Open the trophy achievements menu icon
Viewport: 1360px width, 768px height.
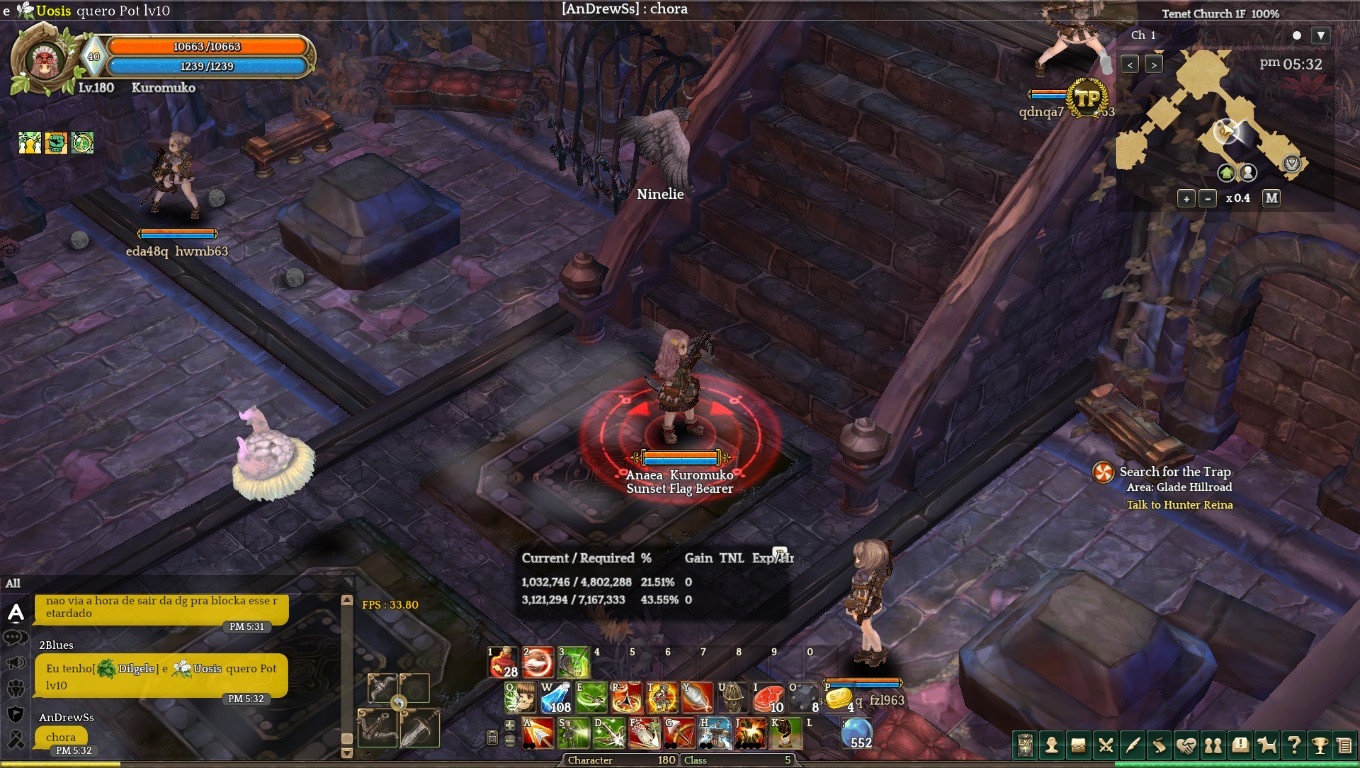1321,744
